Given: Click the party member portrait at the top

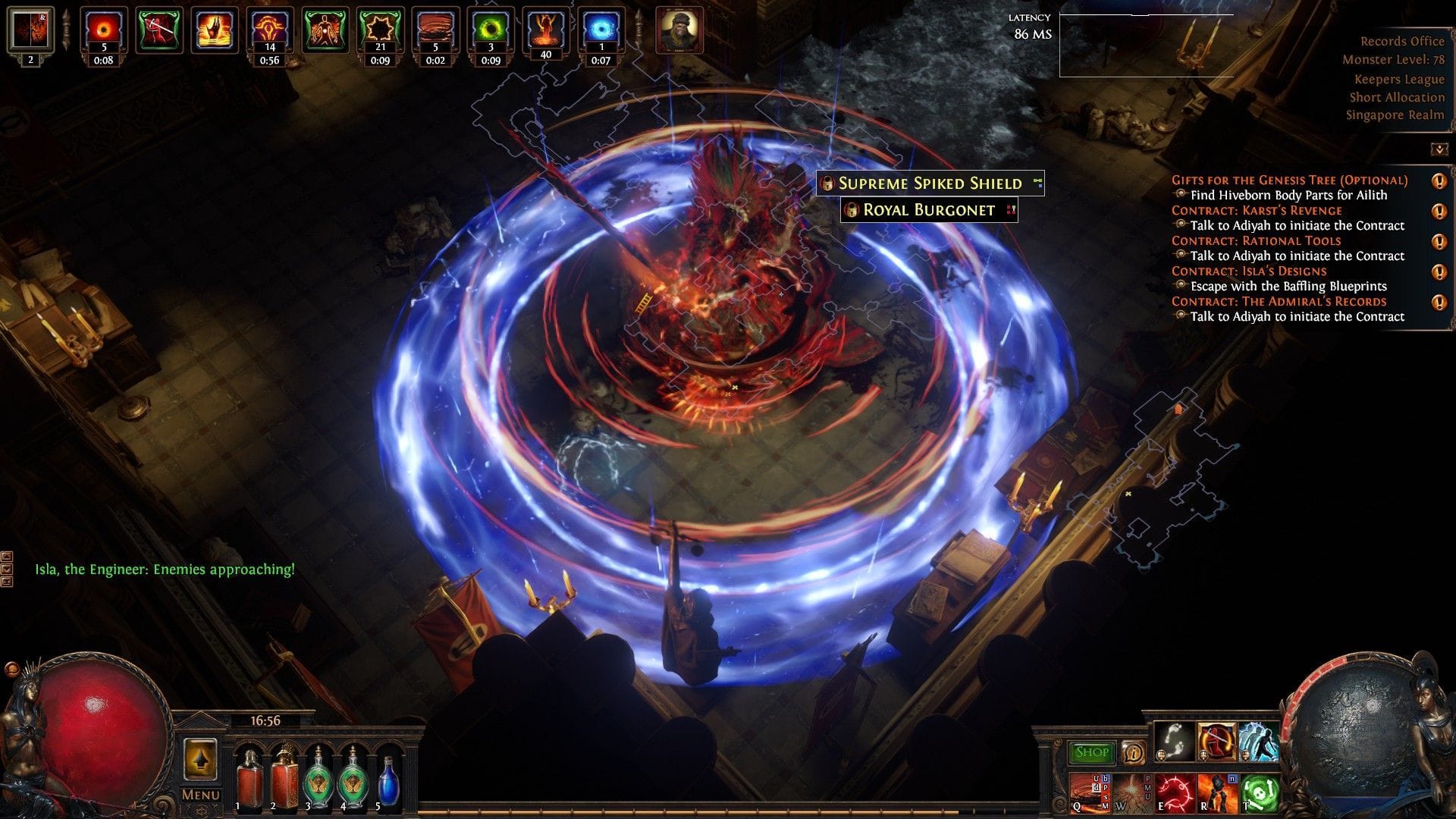Looking at the screenshot, I should click(681, 30).
